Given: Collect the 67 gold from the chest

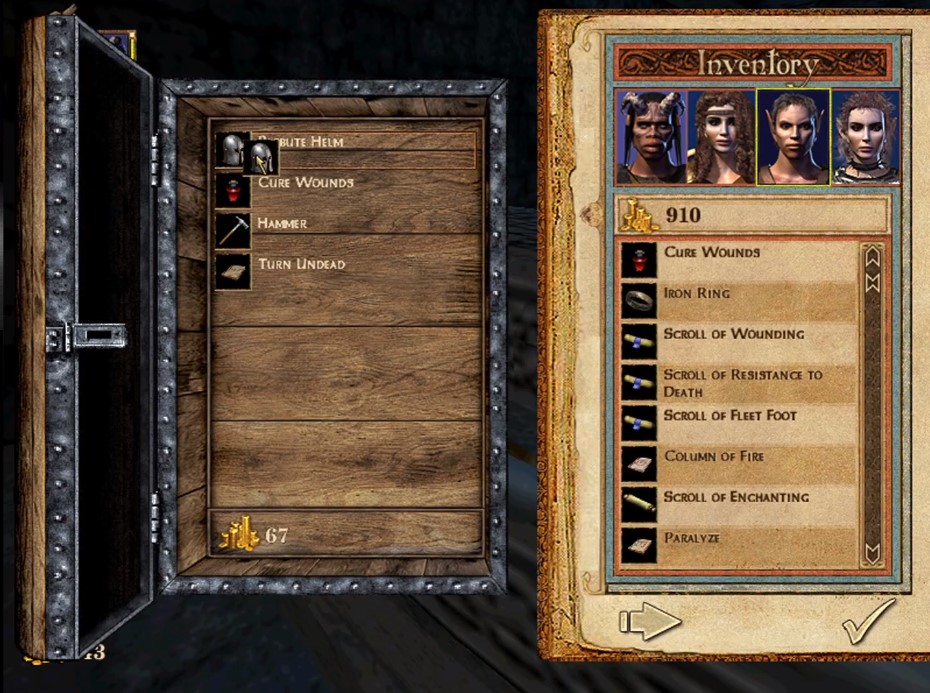Looking at the screenshot, I should tap(255, 535).
